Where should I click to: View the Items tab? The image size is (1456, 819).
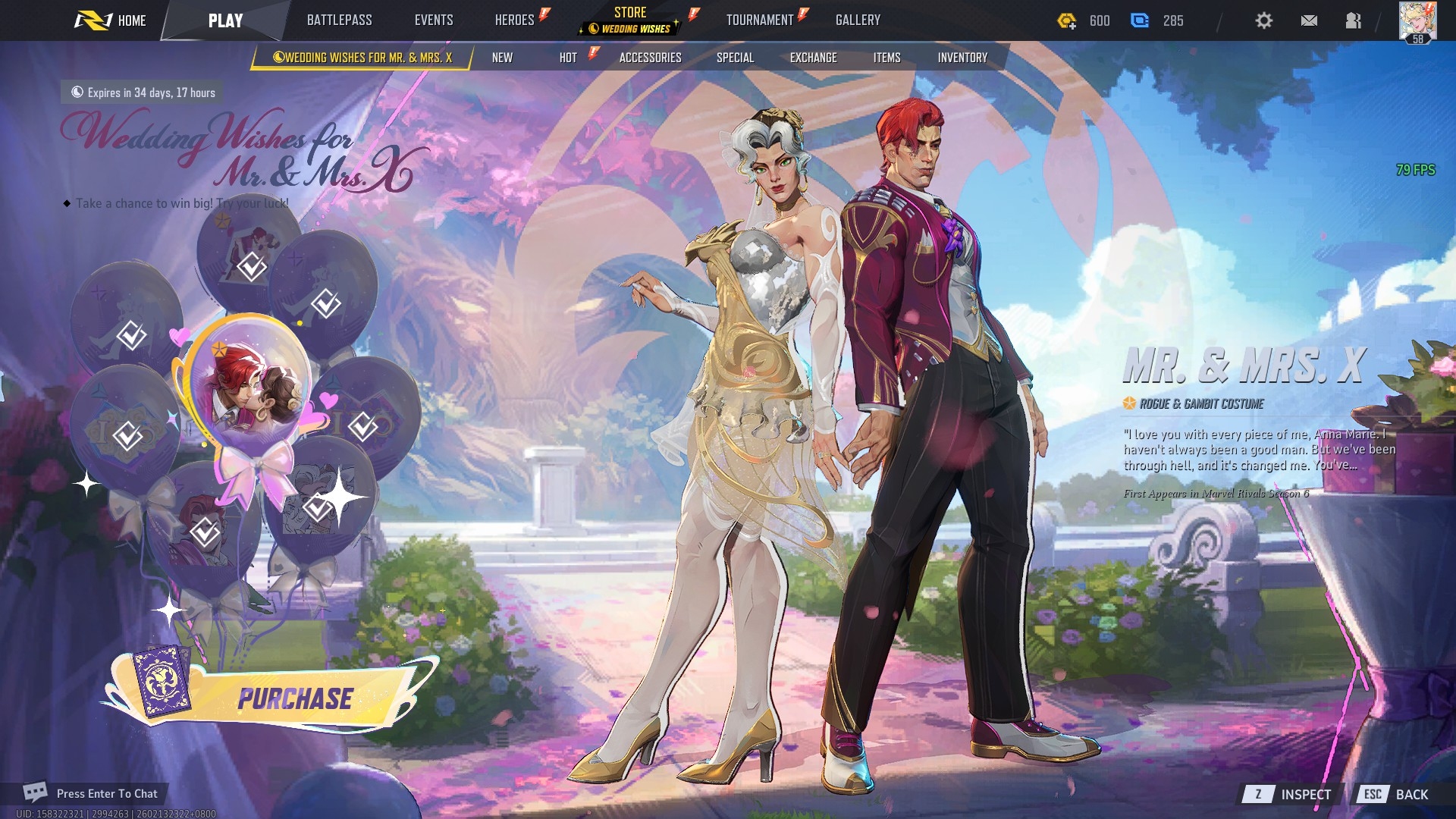886,58
